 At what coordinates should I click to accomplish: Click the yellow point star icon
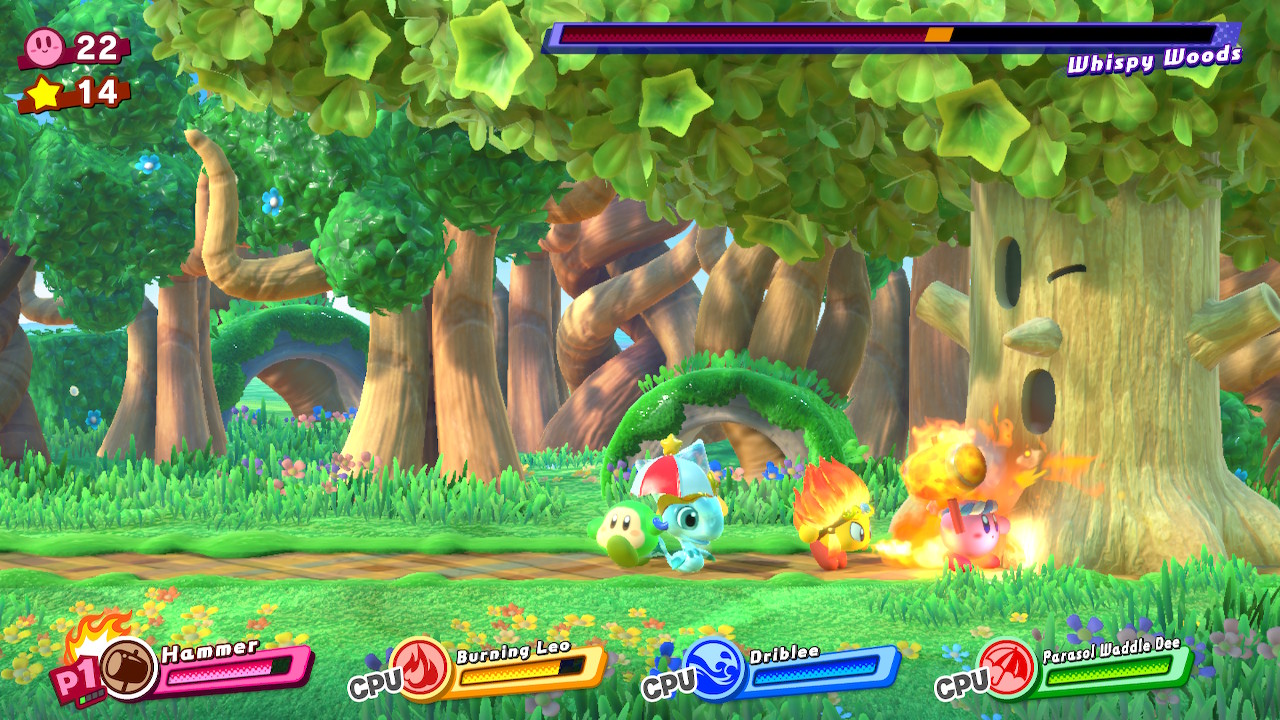coord(44,93)
